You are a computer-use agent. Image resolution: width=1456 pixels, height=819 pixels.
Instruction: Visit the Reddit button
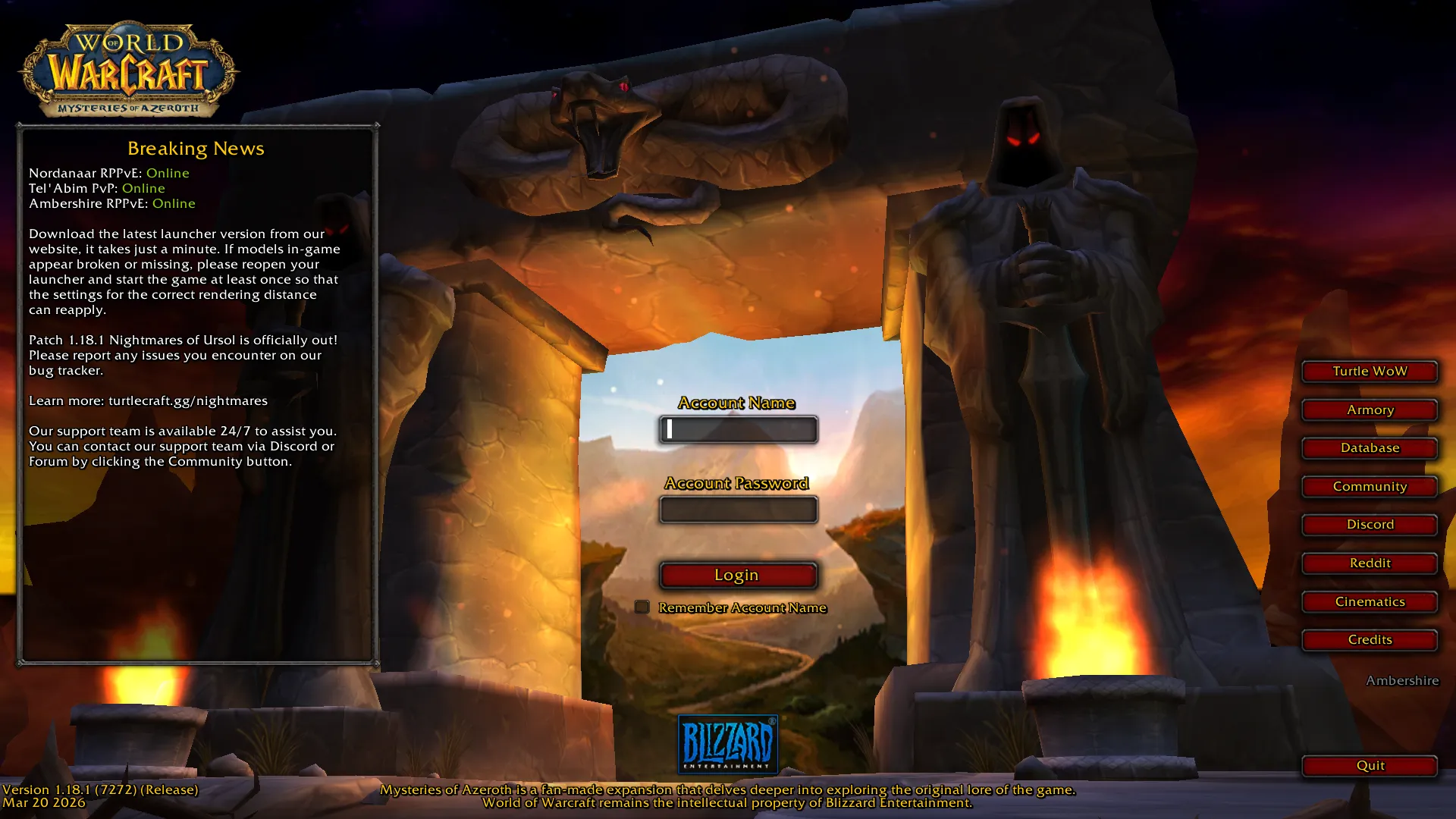pos(1370,563)
